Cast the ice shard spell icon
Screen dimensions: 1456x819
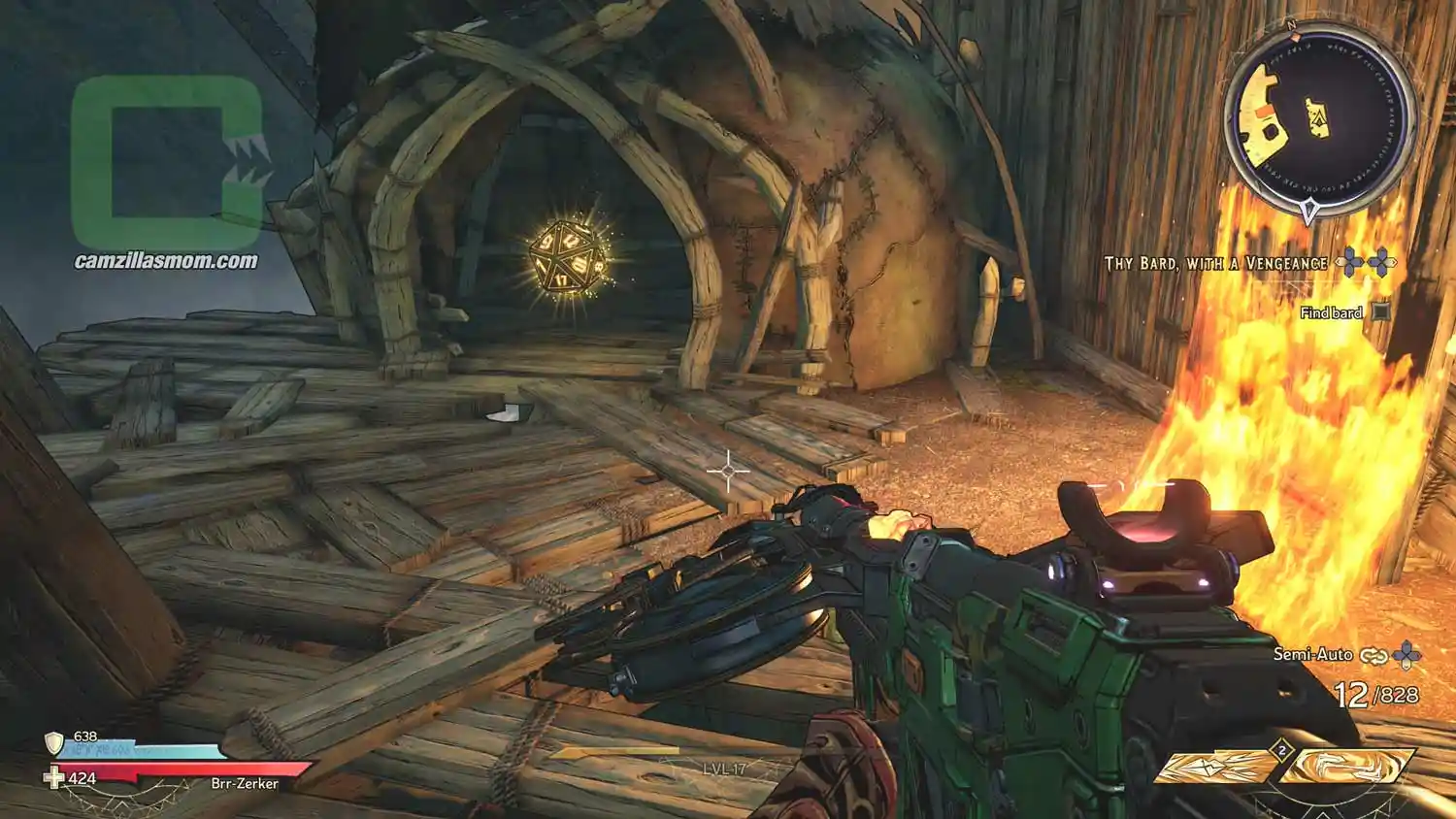click(1217, 767)
